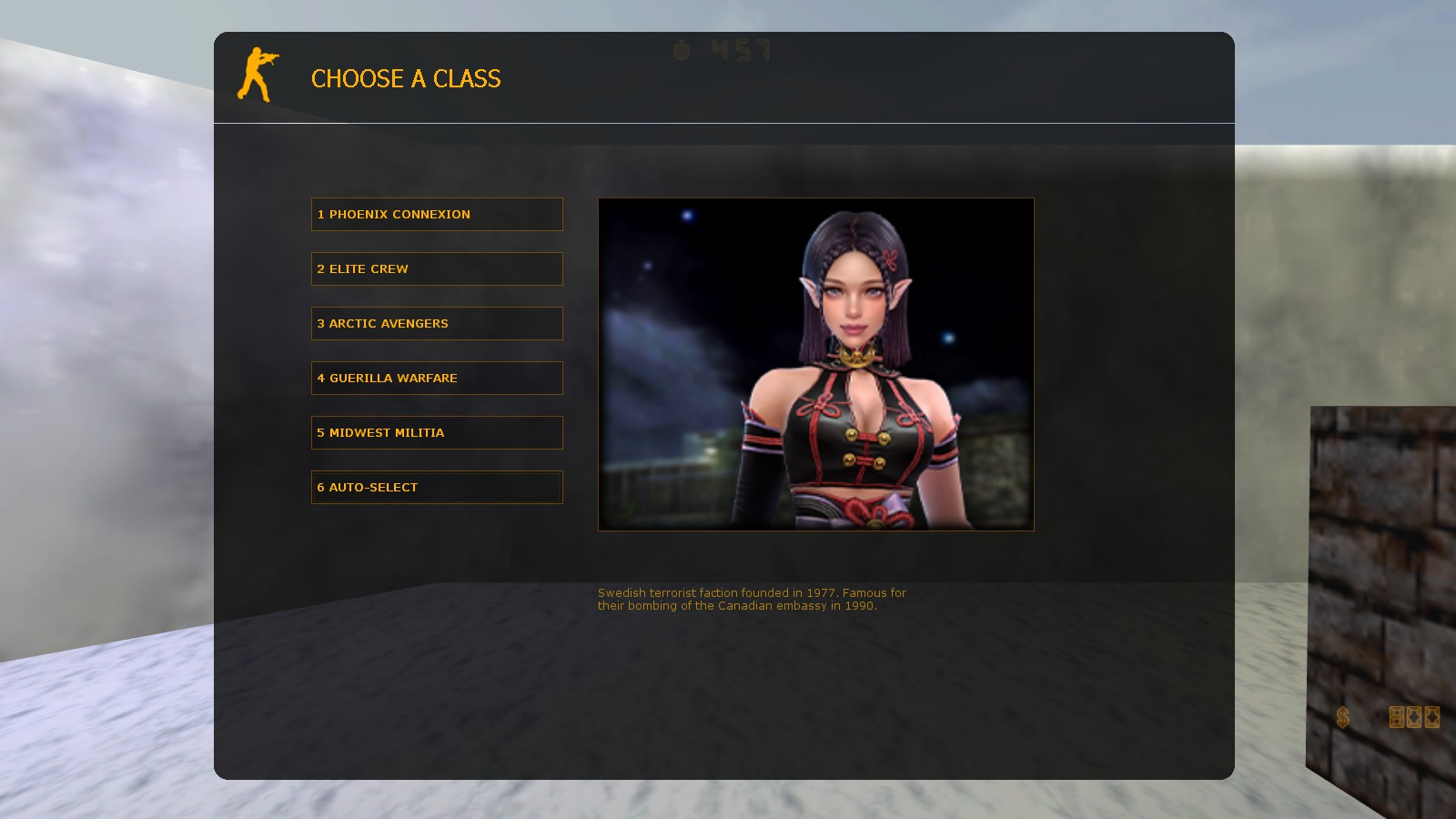Pick the 4 Guerilla Warfare class
This screenshot has height=819, width=1456.
[x=437, y=378]
